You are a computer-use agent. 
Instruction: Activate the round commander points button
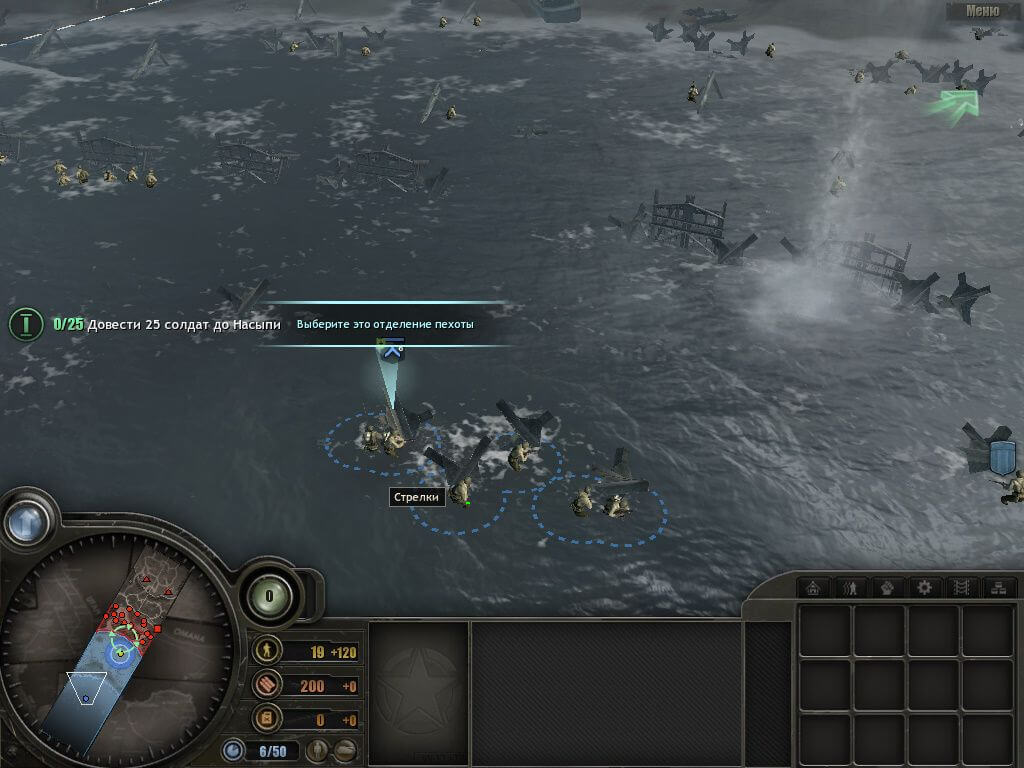click(268, 596)
